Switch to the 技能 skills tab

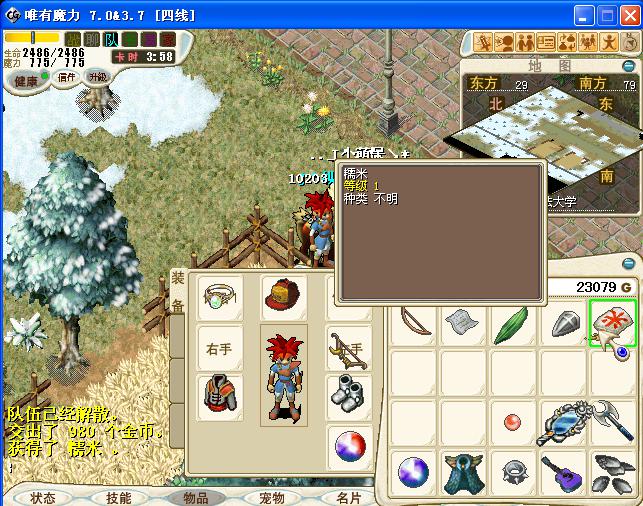click(x=119, y=497)
